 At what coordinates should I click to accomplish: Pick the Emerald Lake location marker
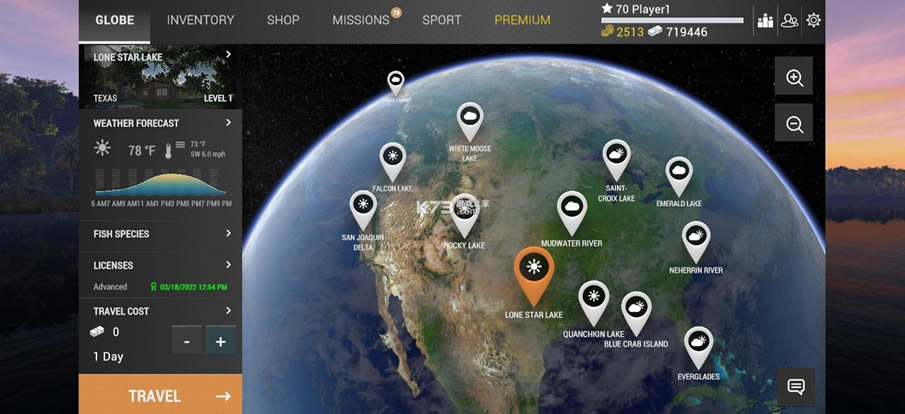[679, 176]
